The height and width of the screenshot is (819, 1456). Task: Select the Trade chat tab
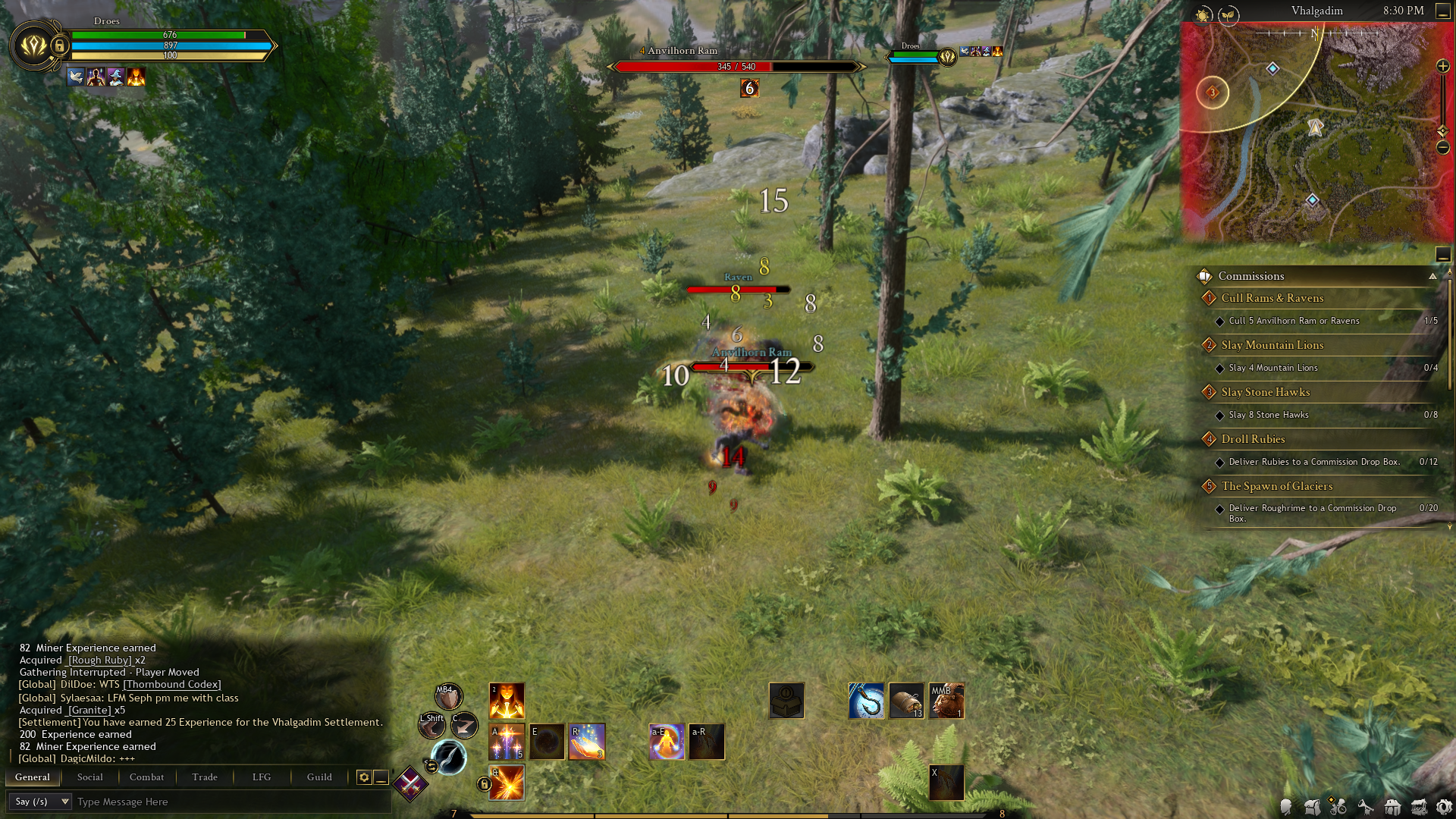click(x=205, y=777)
